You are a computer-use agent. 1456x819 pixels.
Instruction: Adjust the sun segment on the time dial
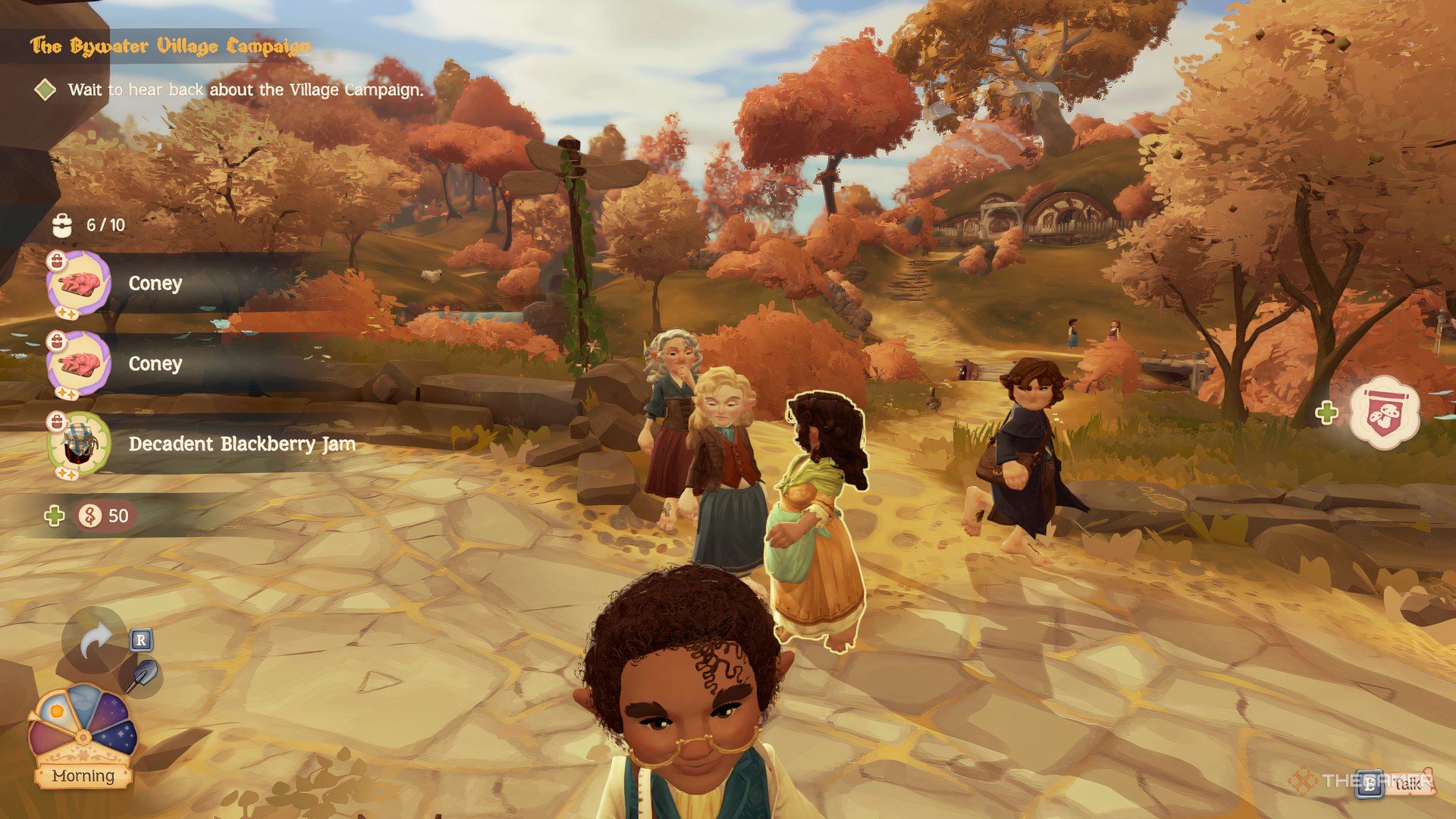coord(56,711)
